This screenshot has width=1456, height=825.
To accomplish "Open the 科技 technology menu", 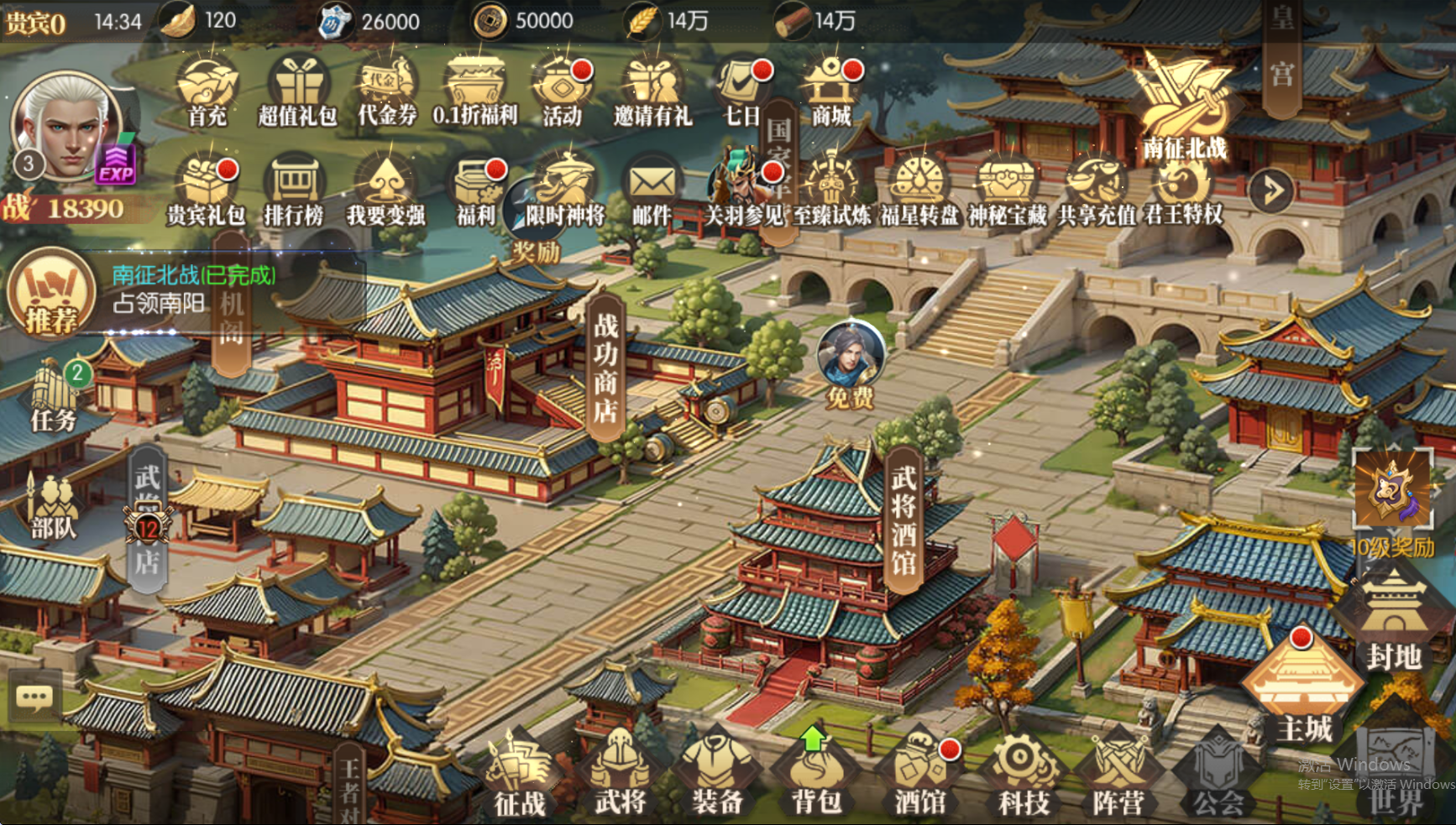I will (1023, 774).
